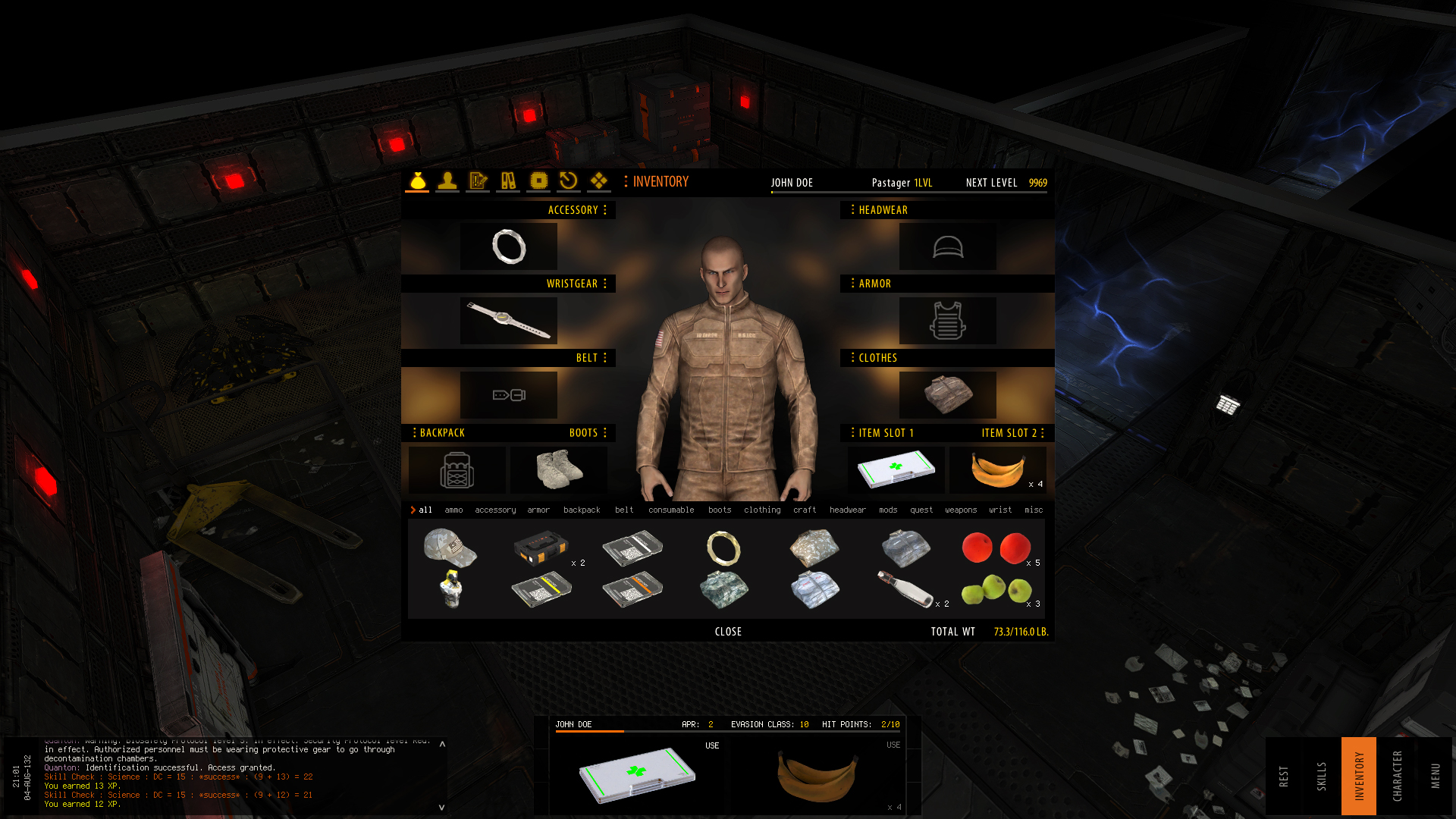
Task: Expand the ITEM SLOT 2 options menu
Action: click(x=1044, y=433)
